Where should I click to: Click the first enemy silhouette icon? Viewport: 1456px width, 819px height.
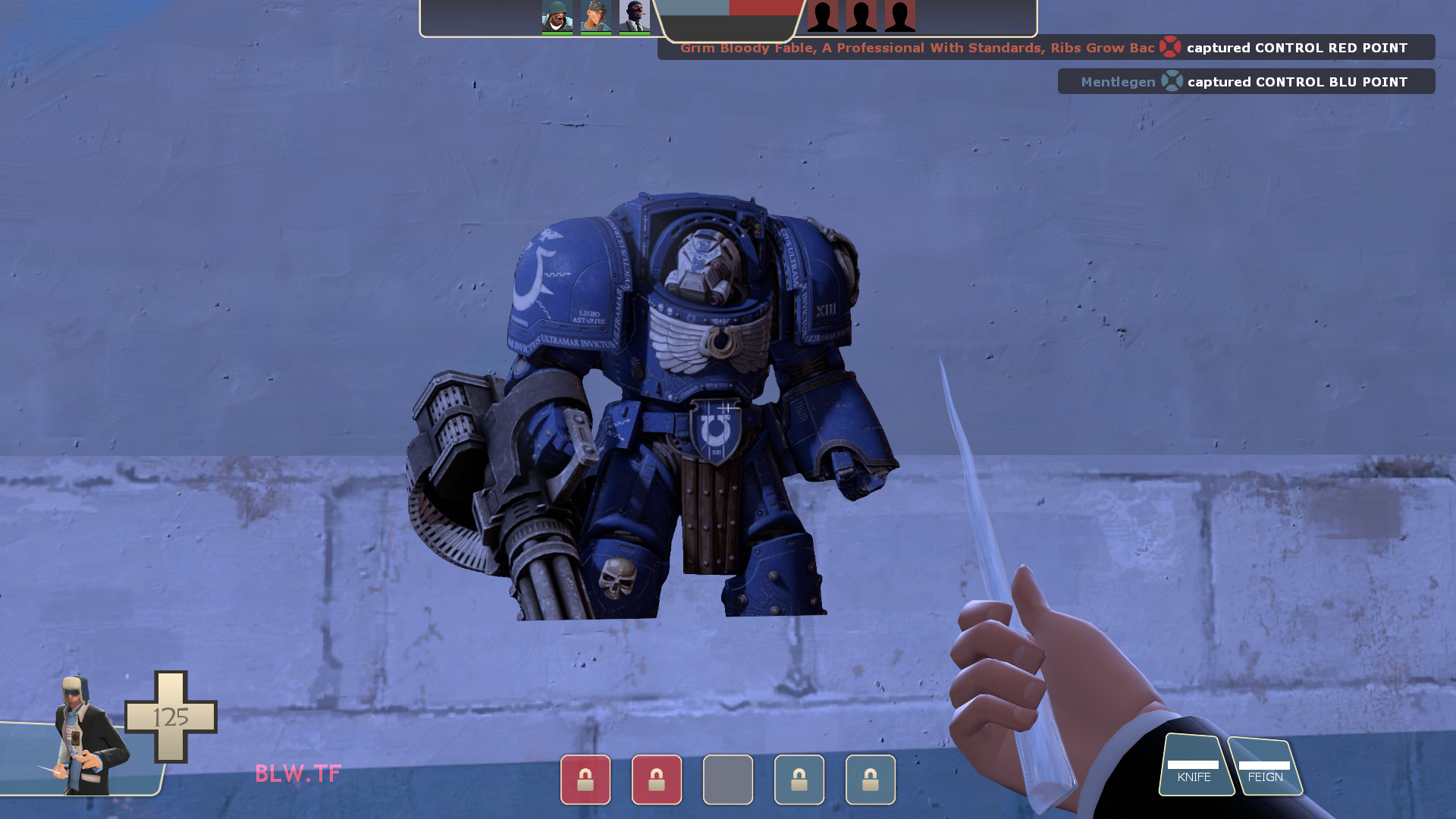click(x=824, y=17)
